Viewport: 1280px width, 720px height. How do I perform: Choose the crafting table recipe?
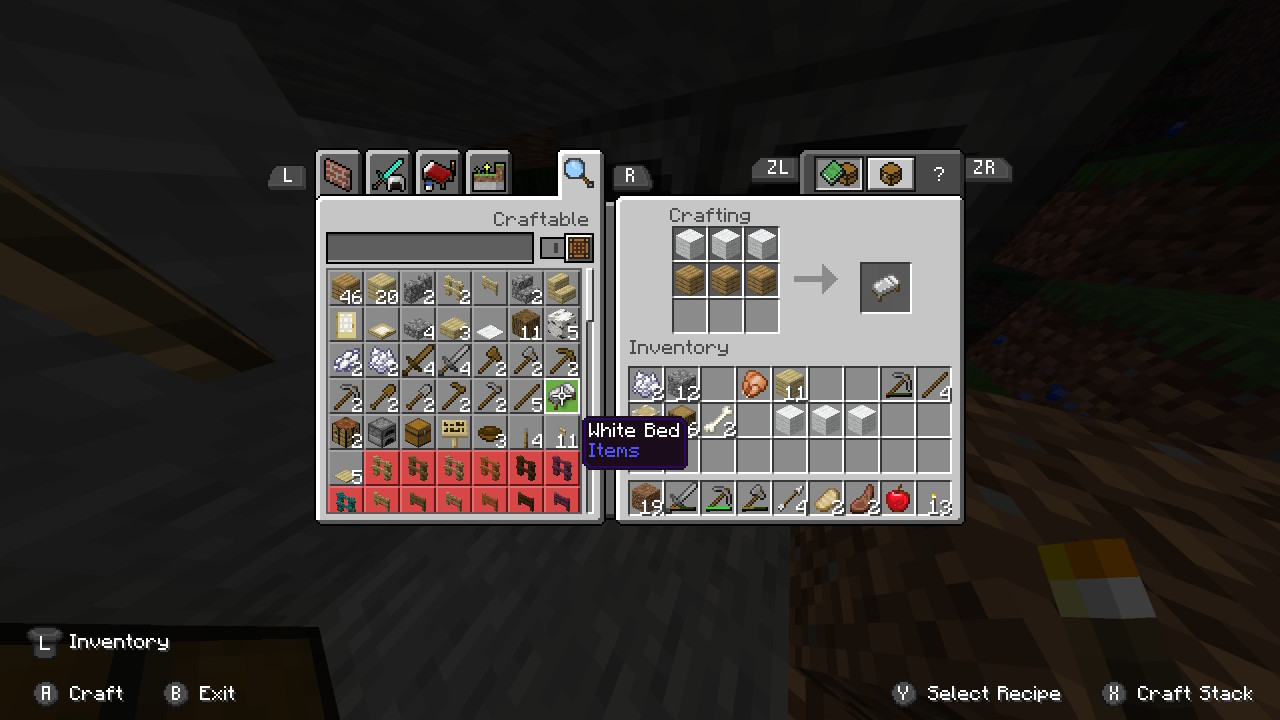pyautogui.click(x=345, y=433)
